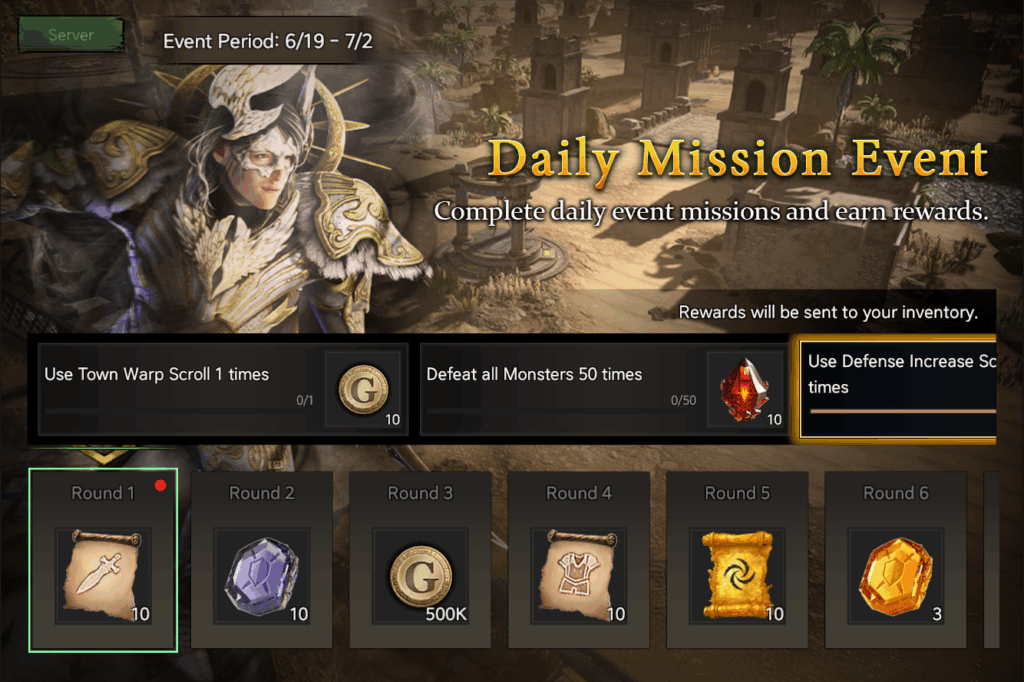Click the red crystal mission reward icon

[x=746, y=389]
